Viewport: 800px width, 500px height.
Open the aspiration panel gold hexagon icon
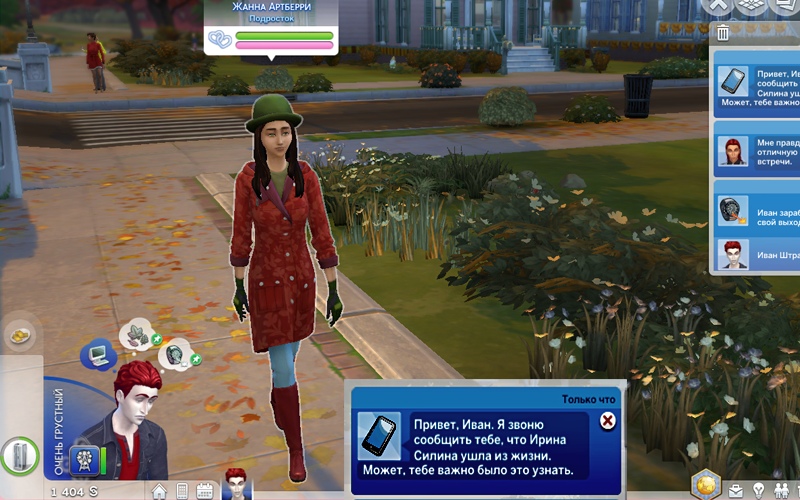tap(706, 484)
